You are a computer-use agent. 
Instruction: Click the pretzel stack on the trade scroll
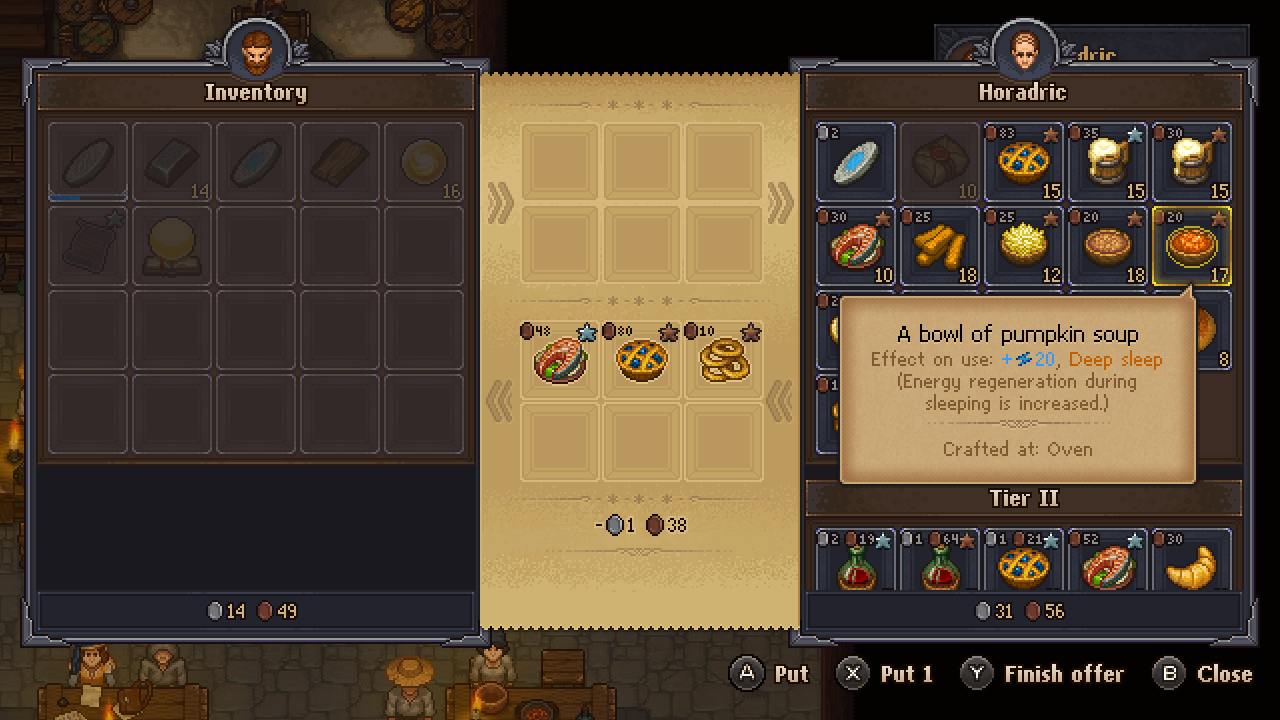(725, 362)
